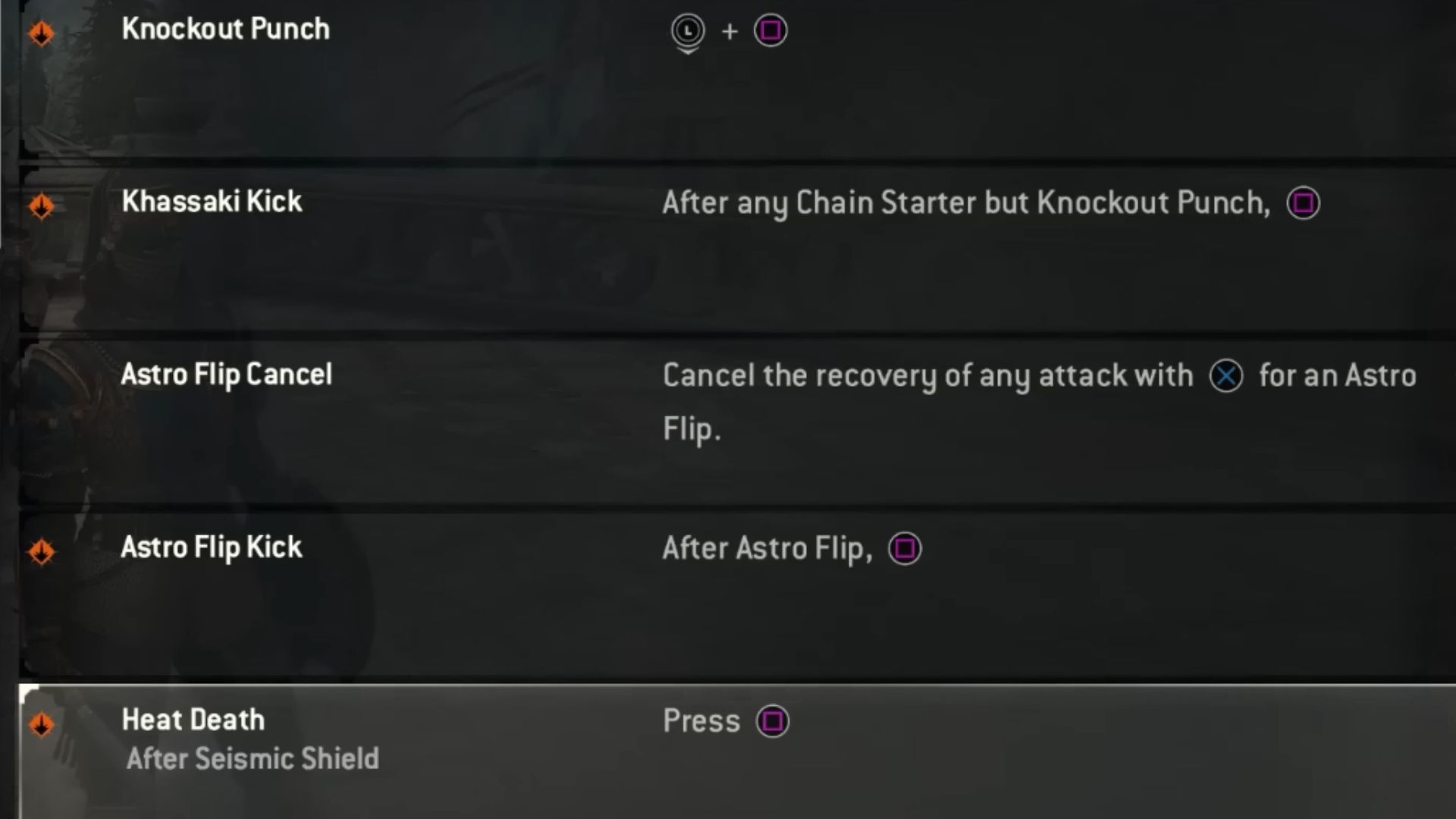This screenshot has width=1456, height=819.
Task: Click the diamond icon next to Heat Death
Action: pyautogui.click(x=42, y=723)
